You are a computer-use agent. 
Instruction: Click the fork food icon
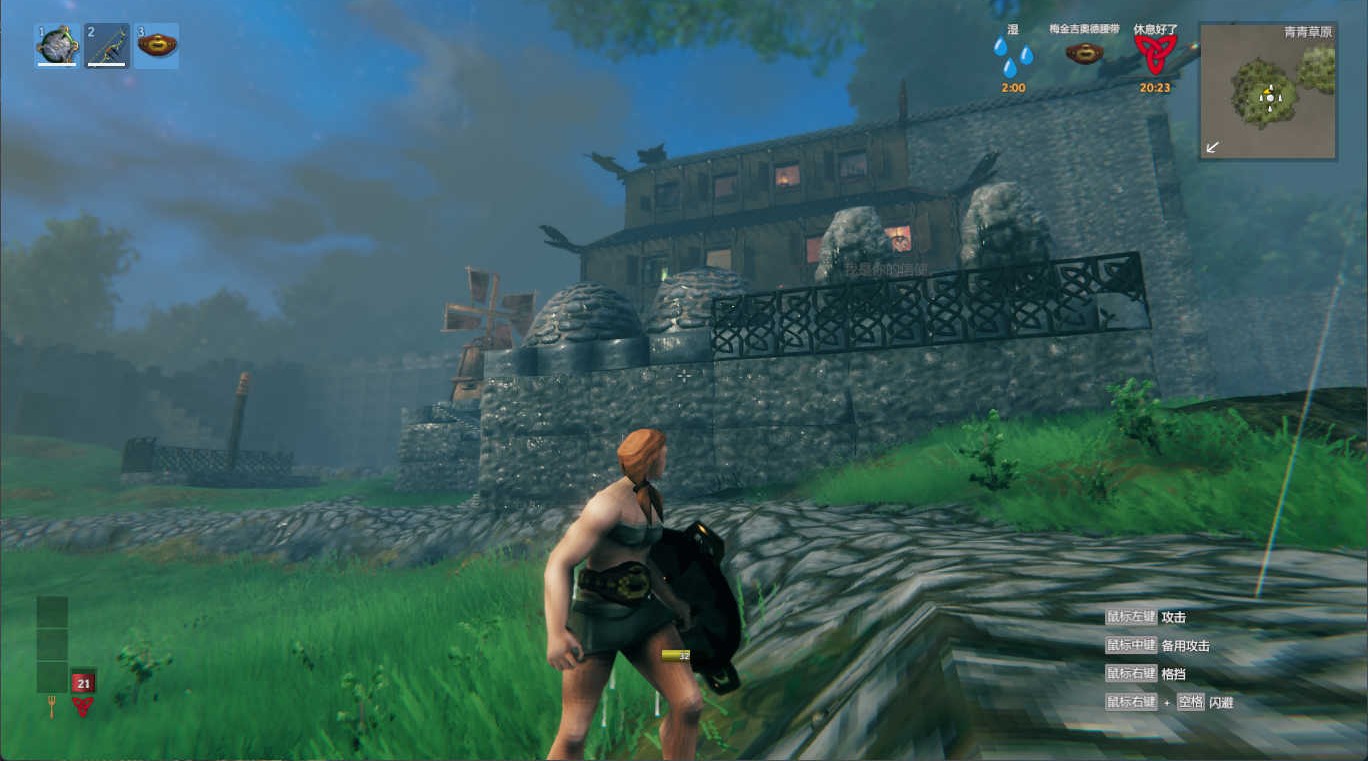pos(51,709)
